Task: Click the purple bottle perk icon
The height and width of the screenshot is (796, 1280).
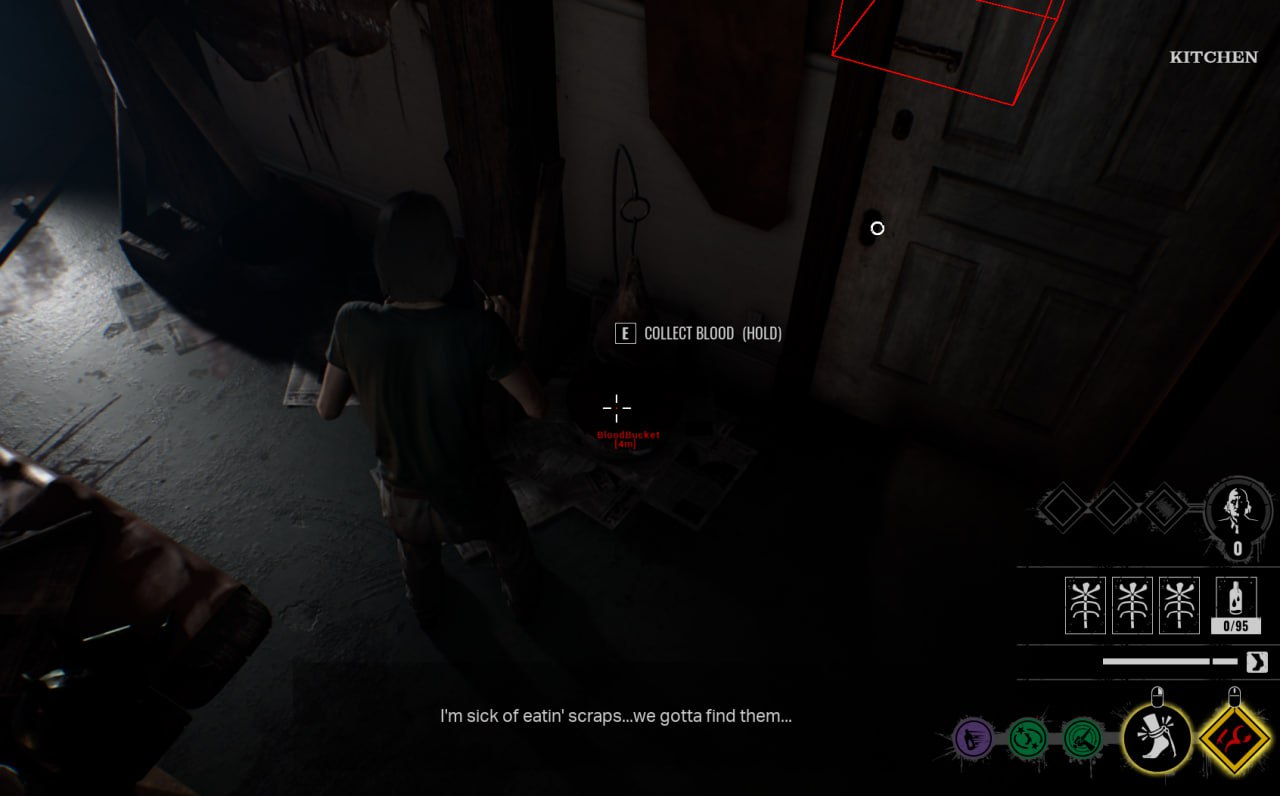Action: pyautogui.click(x=972, y=739)
